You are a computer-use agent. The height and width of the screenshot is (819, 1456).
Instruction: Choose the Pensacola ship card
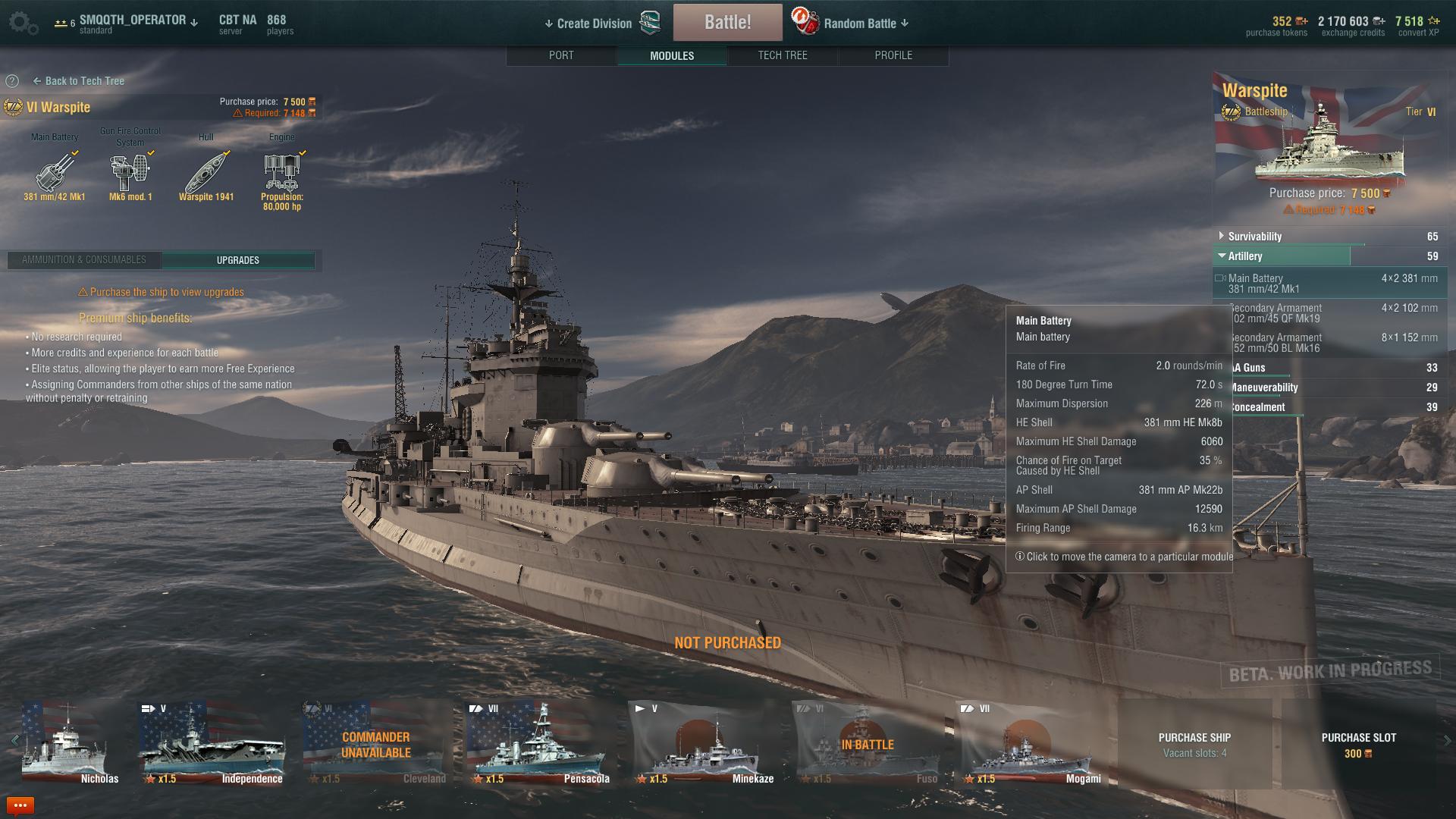coord(538,743)
